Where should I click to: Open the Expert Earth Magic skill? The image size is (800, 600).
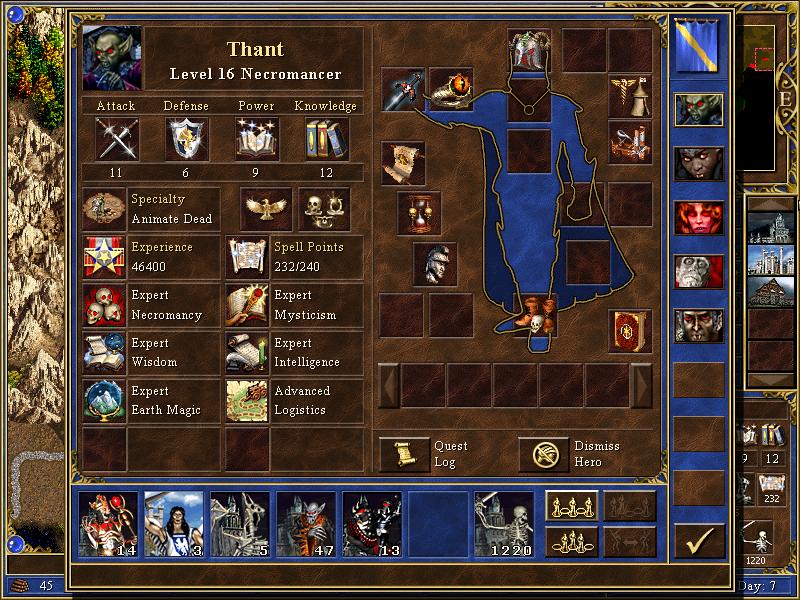104,401
